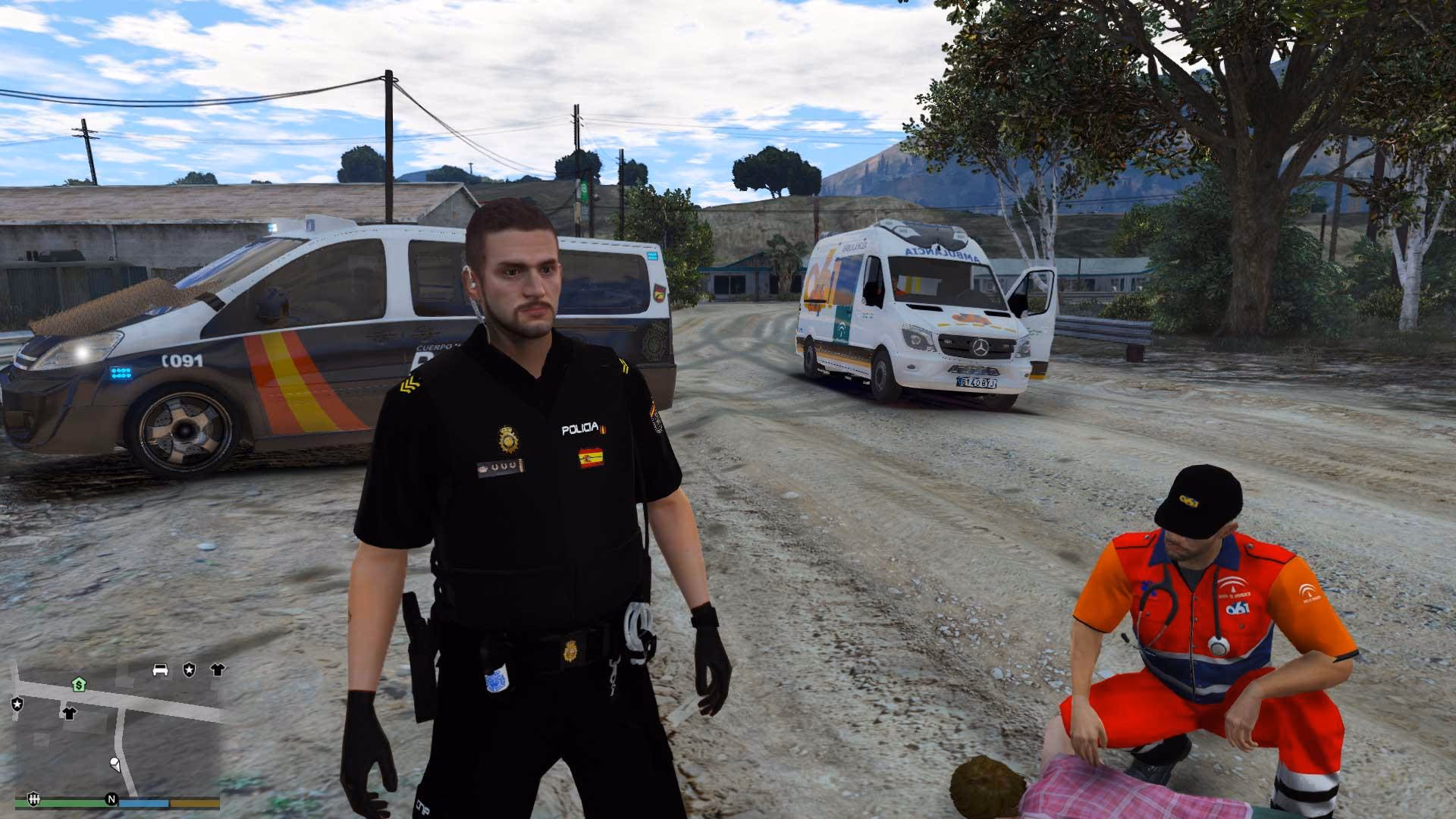Click the t-shirt blip near the minimap road junction

tap(70, 714)
